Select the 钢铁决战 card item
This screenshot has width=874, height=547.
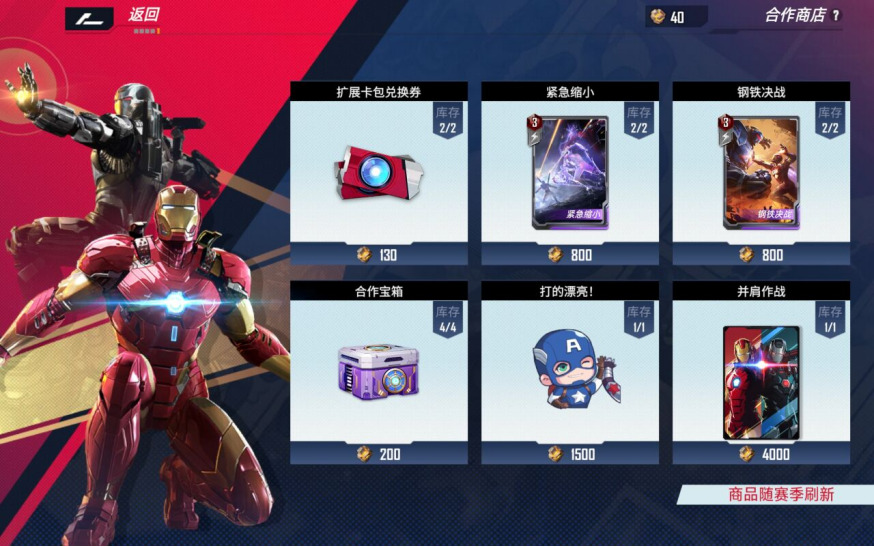tap(761, 170)
